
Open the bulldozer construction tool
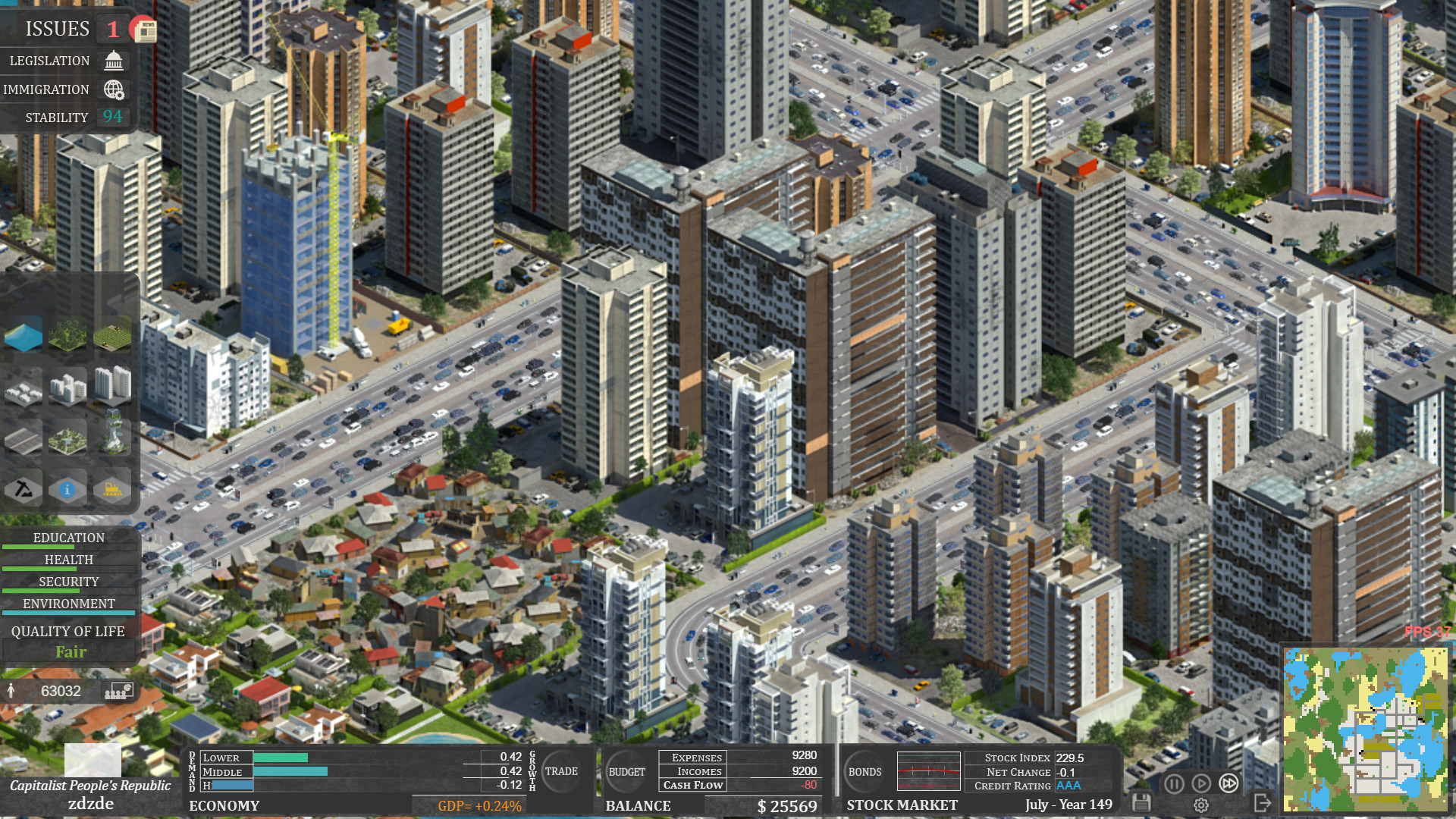tap(112, 489)
